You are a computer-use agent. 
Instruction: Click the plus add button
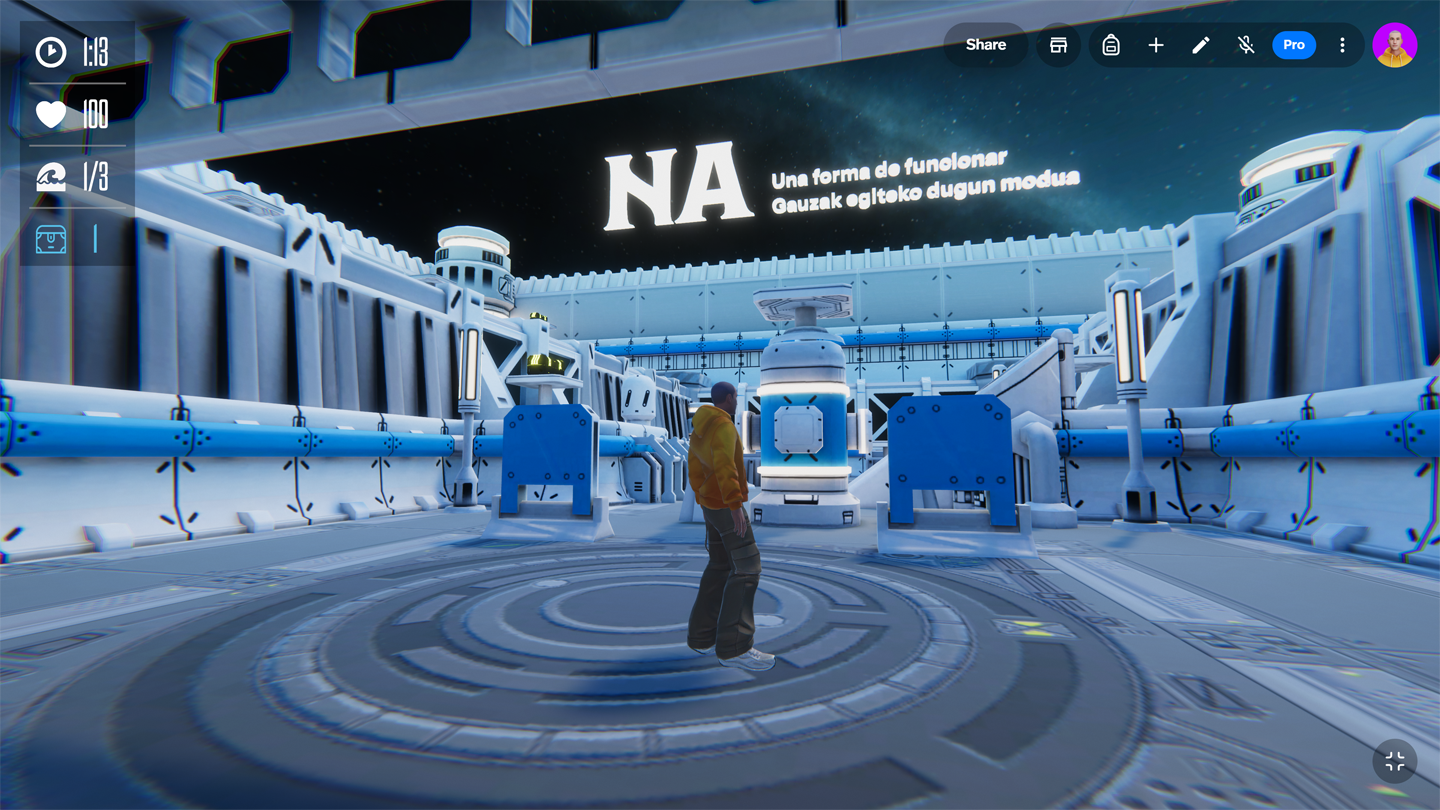click(1156, 45)
